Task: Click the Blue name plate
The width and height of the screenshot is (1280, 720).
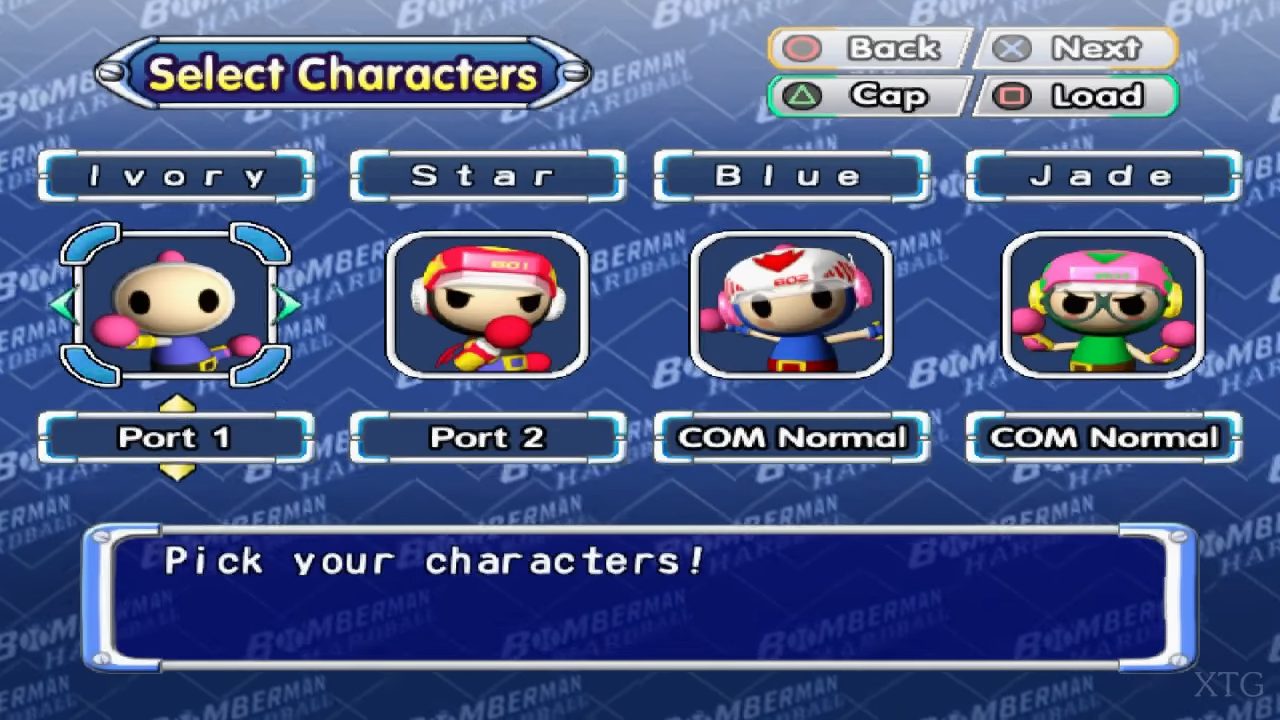Action: (x=791, y=176)
